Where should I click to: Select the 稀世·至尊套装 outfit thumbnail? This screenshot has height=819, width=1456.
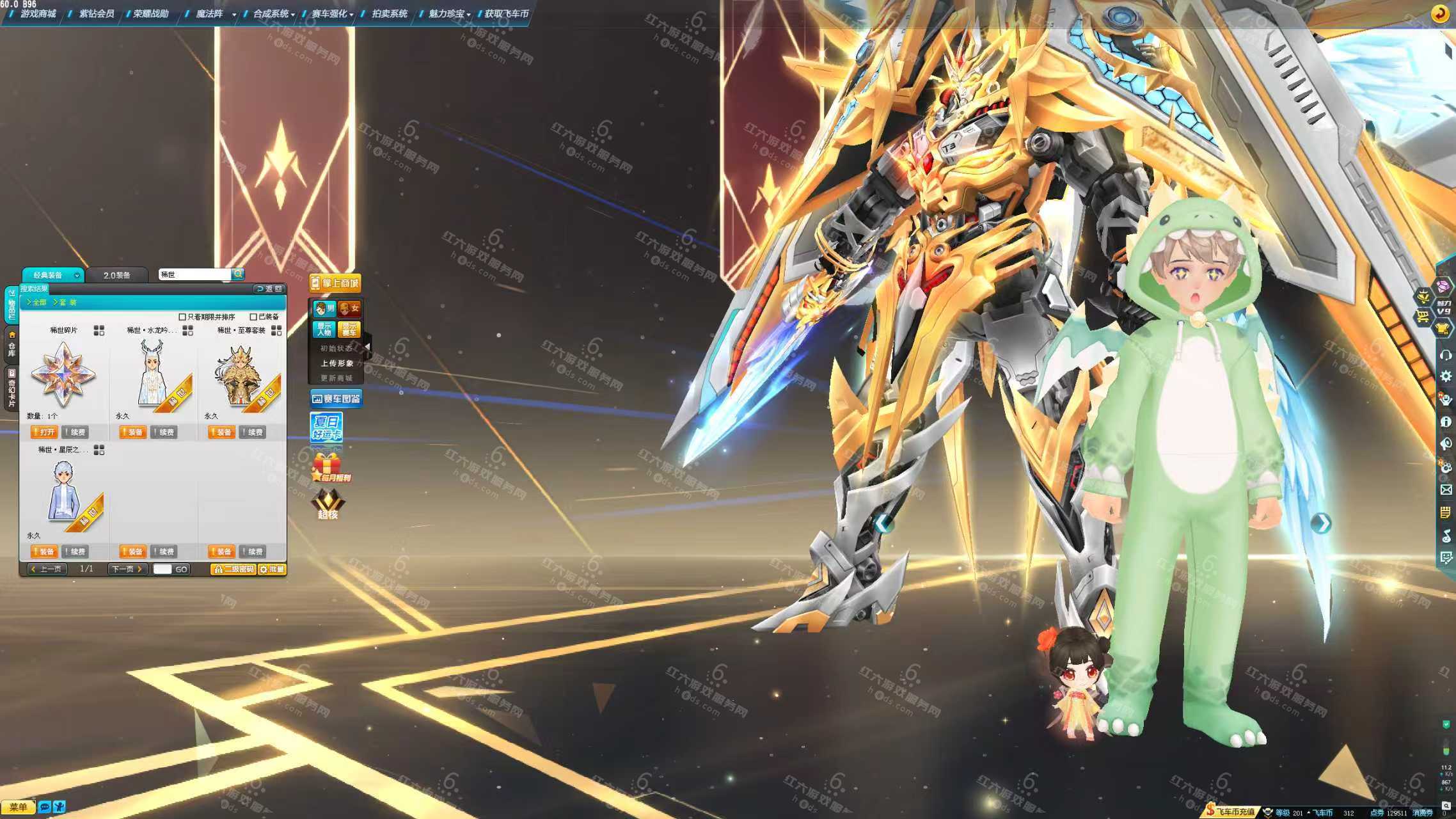click(x=242, y=377)
